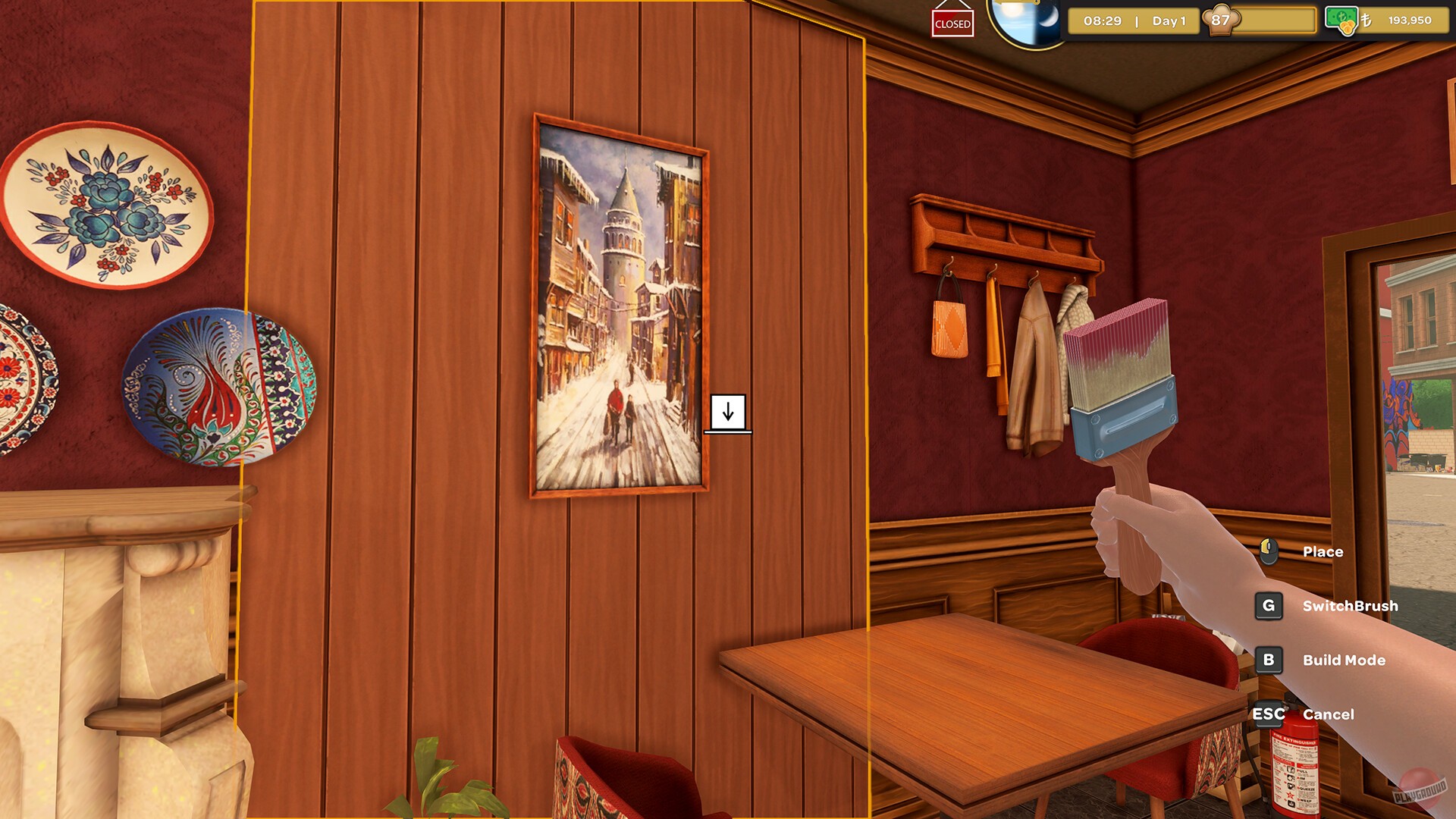Viewport: 1456px width, 819px height.
Task: Select the ESC key Cancel icon
Action: click(x=1267, y=714)
